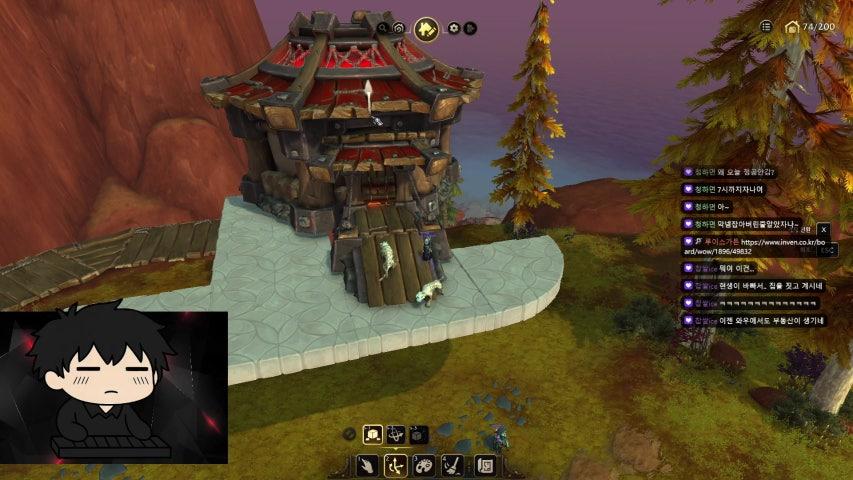Switch to the rotation gizmo sub-mode

(x=396, y=434)
